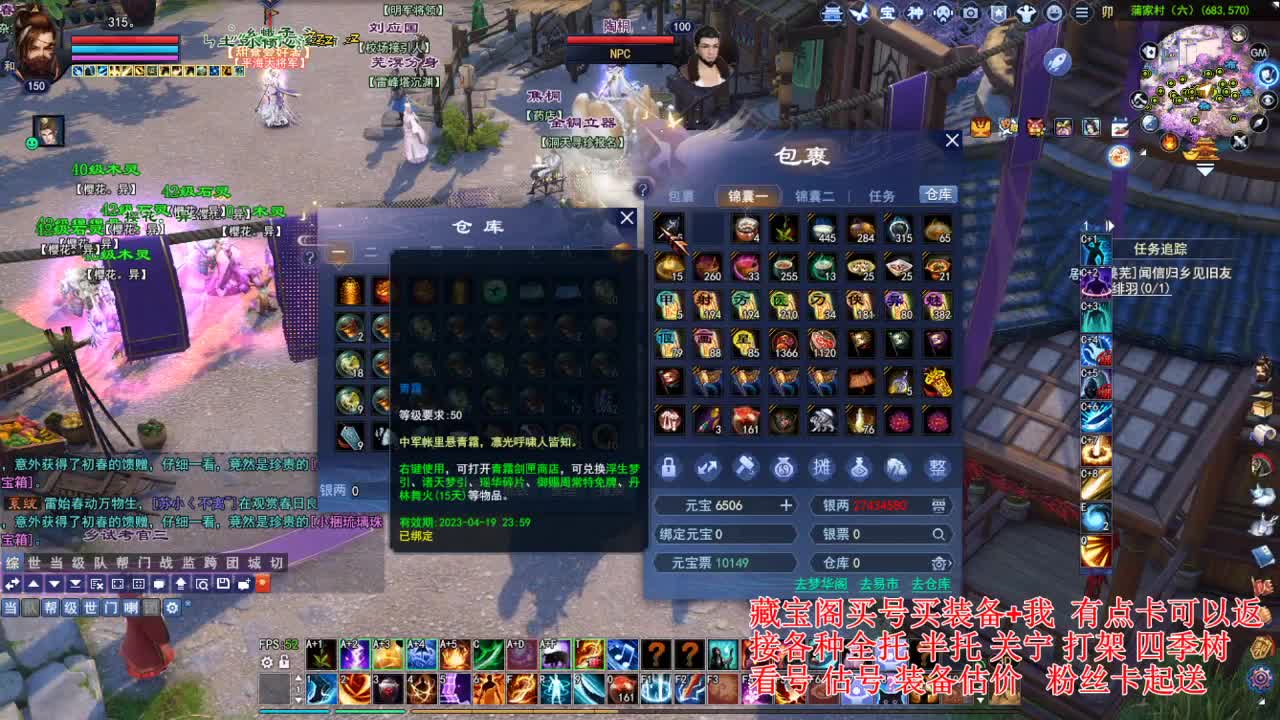The image size is (1280, 720).
Task: Open the hamburger menu icon at top right
Action: coord(1082,13)
